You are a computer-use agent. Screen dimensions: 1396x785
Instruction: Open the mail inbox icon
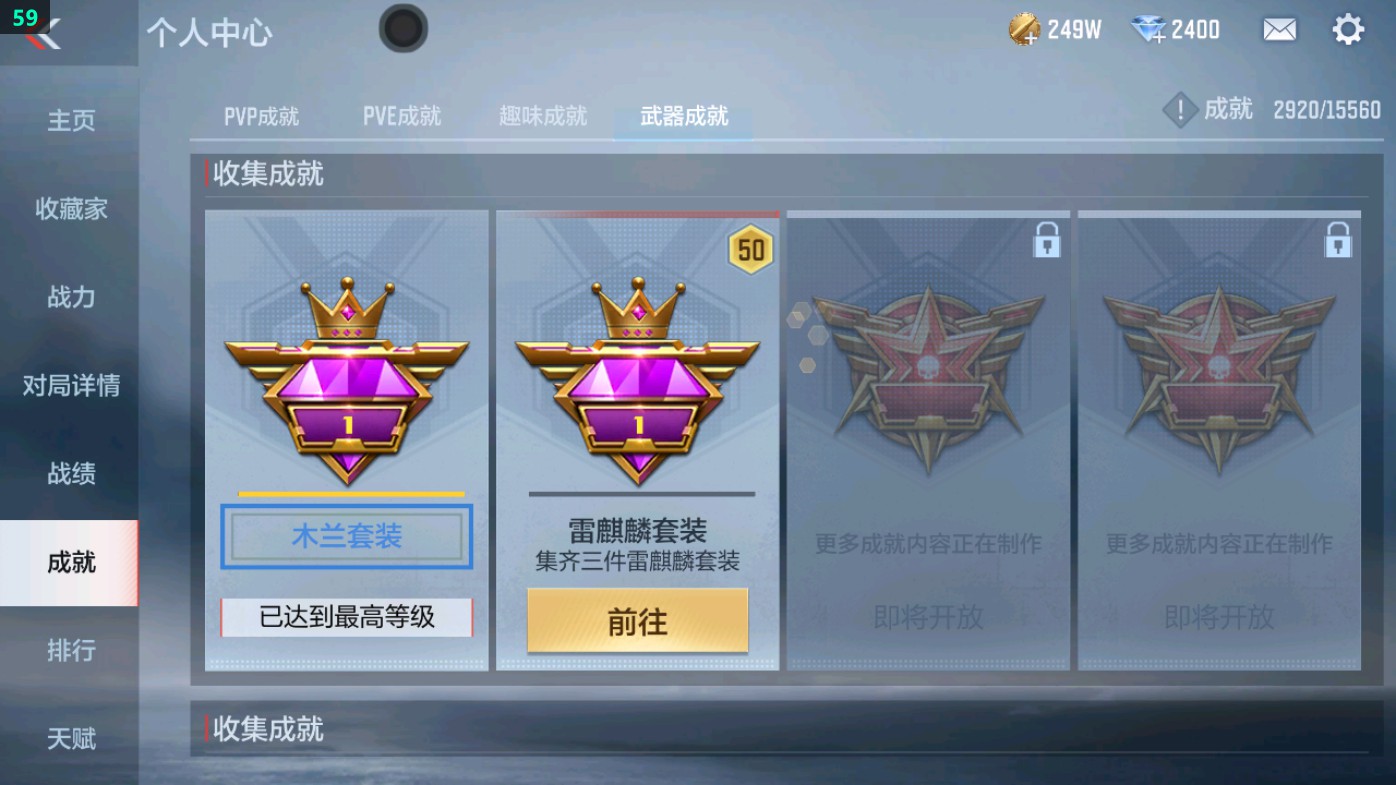tap(1281, 29)
